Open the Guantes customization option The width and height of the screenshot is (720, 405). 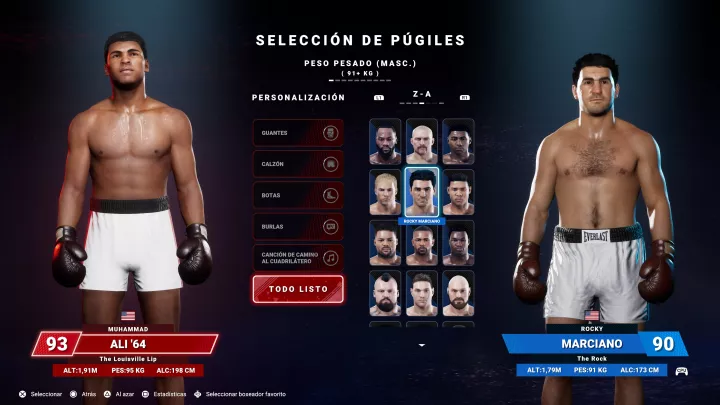[x=298, y=133]
